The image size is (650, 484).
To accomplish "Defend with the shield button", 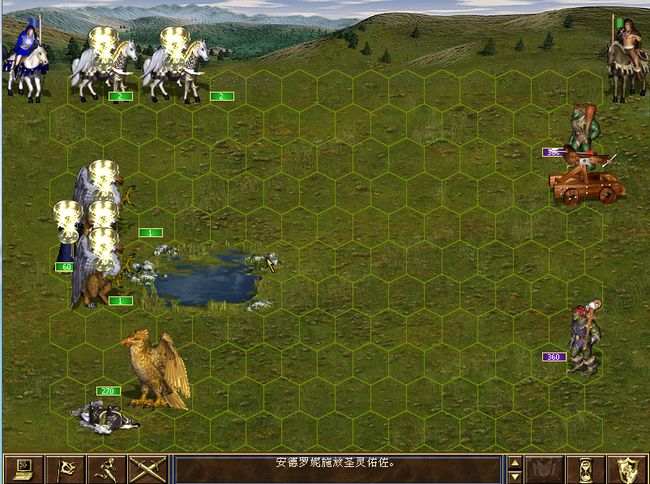I will click(628, 468).
